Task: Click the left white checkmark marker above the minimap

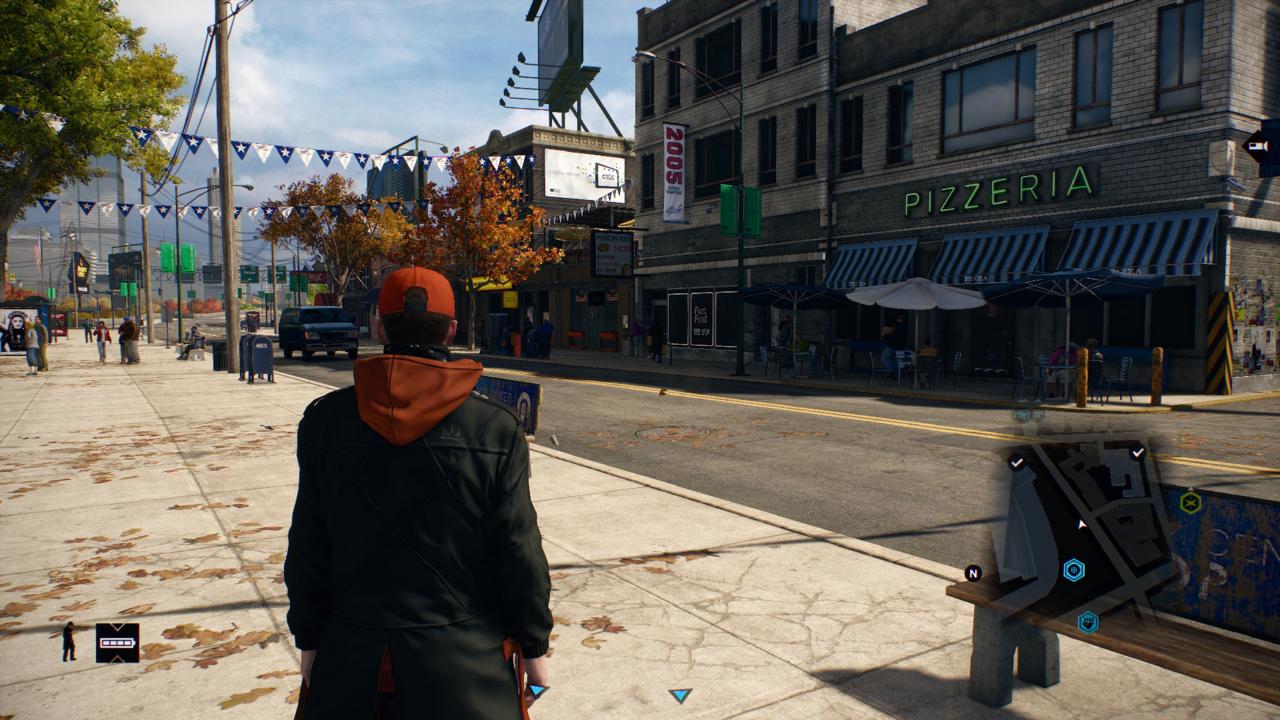Action: tap(1016, 462)
